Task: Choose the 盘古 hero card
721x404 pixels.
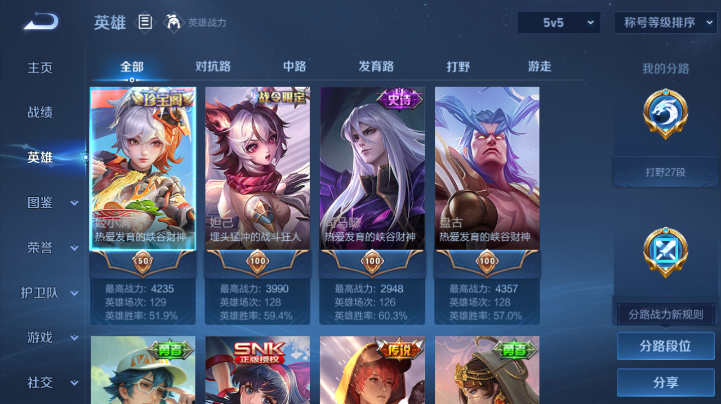Action: 487,170
